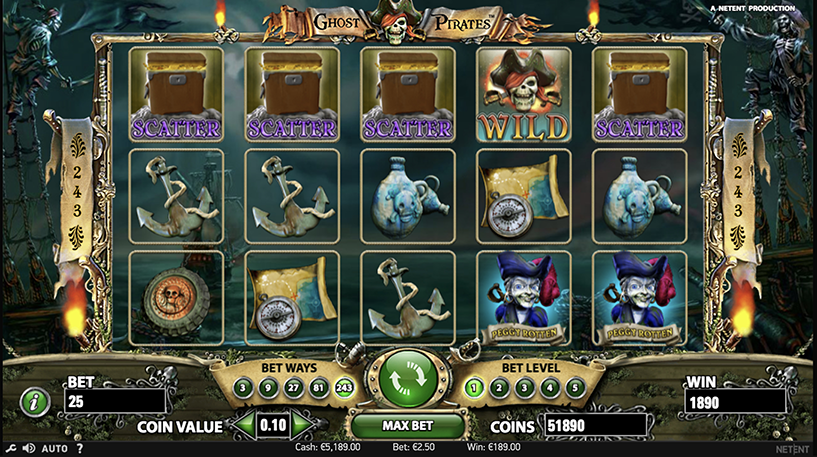Spin the reels with the green button
817x457 pixels.
[407, 379]
